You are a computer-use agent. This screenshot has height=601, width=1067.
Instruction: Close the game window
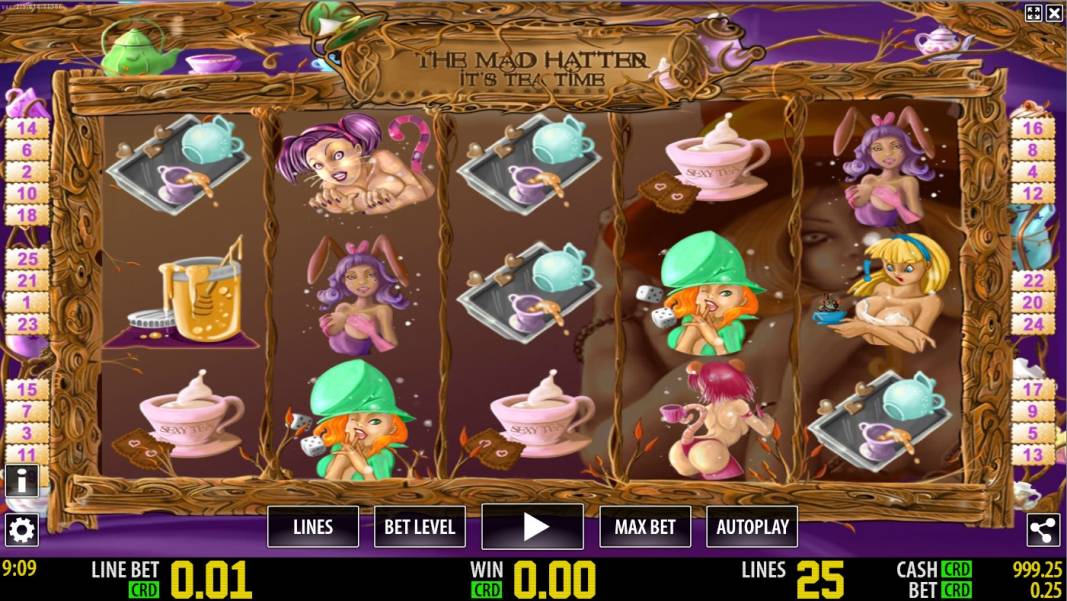1054,13
